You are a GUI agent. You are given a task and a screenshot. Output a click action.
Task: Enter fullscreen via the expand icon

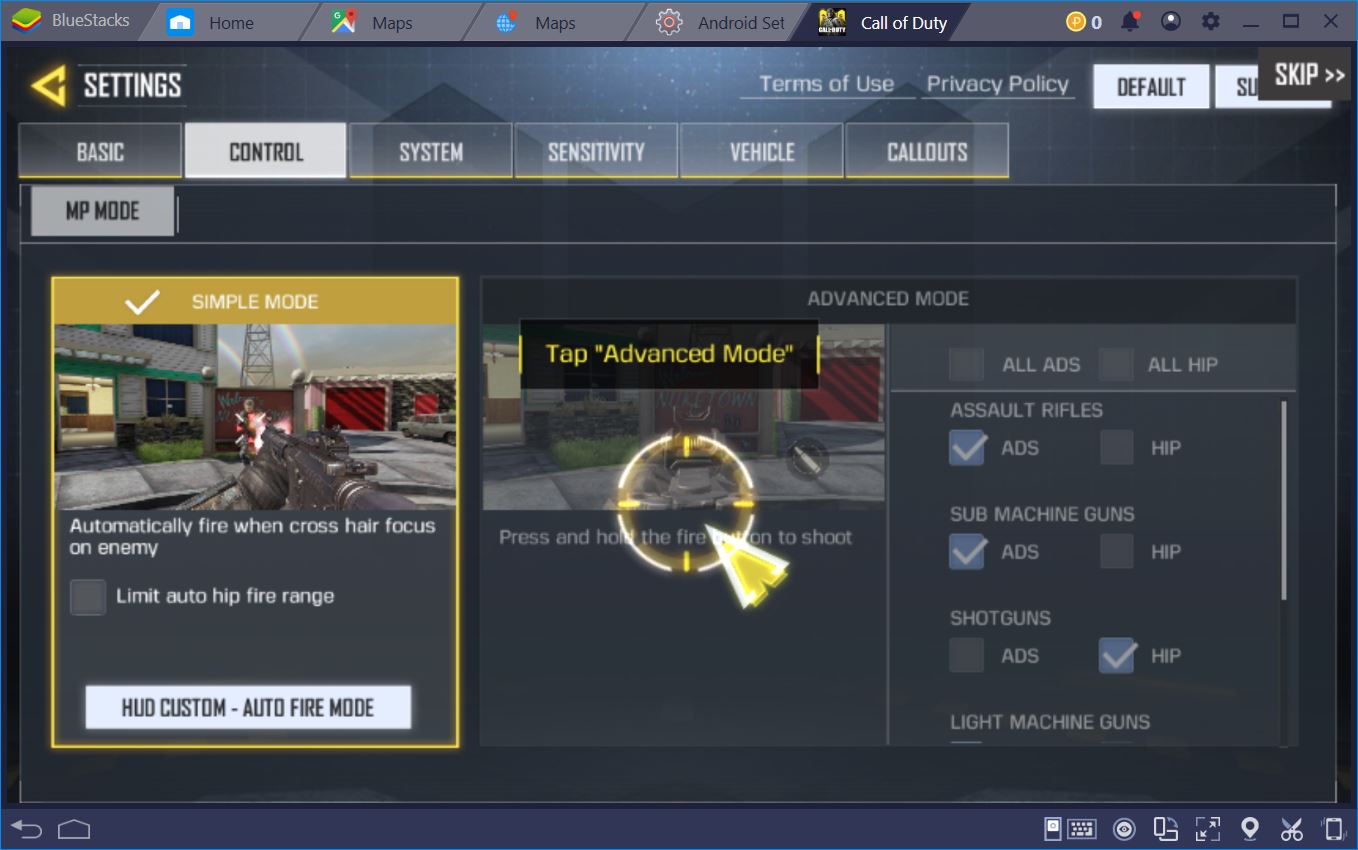[1207, 828]
